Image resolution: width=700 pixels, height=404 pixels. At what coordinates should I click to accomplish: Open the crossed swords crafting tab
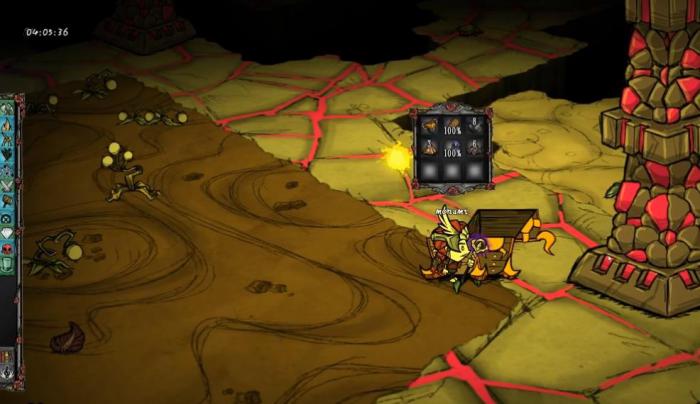pos(7,185)
